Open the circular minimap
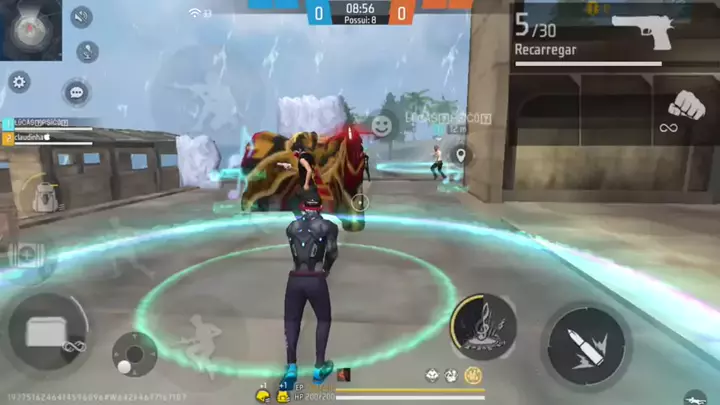 point(30,29)
